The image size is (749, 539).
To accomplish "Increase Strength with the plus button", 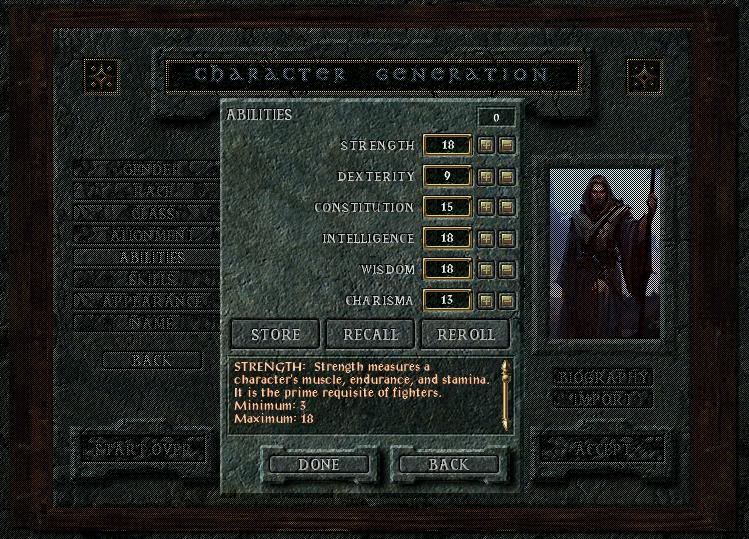I will click(486, 146).
